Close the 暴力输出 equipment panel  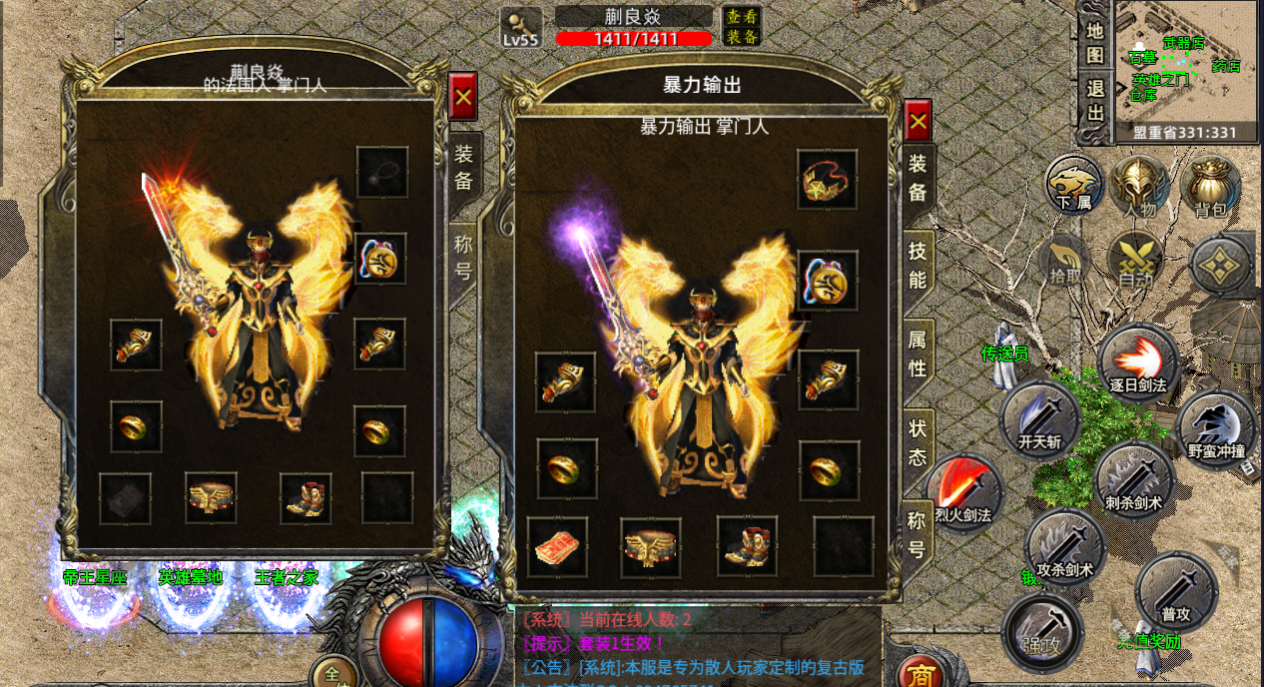click(918, 121)
